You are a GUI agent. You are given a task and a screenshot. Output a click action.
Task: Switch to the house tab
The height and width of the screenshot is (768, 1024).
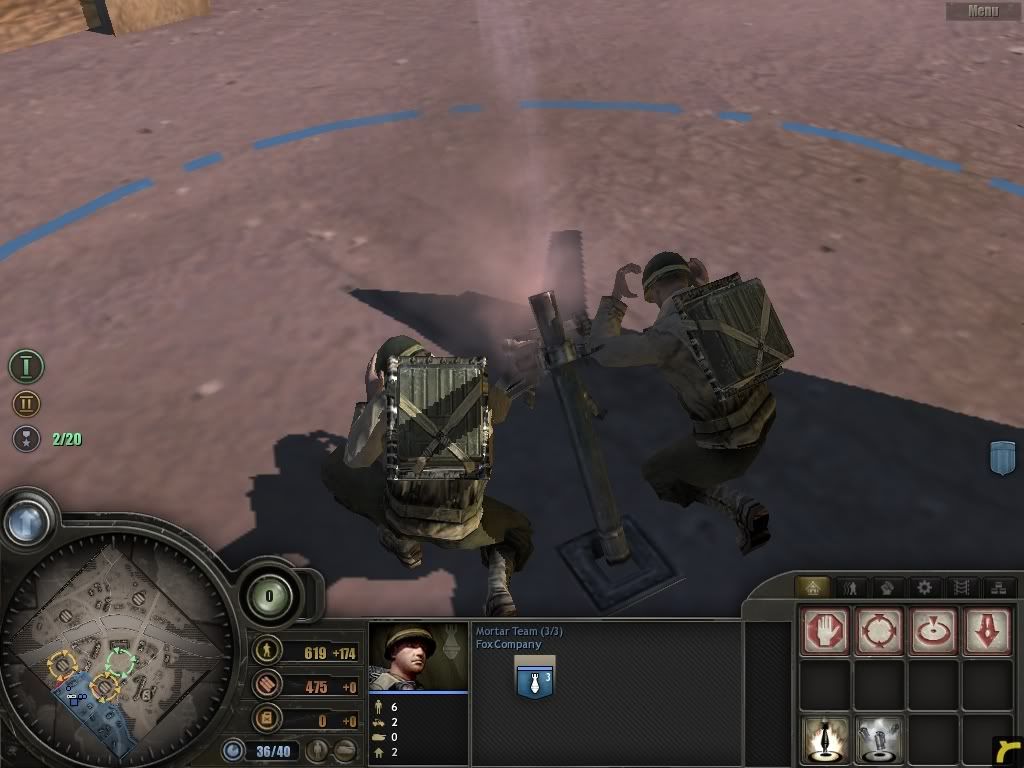coord(811,588)
